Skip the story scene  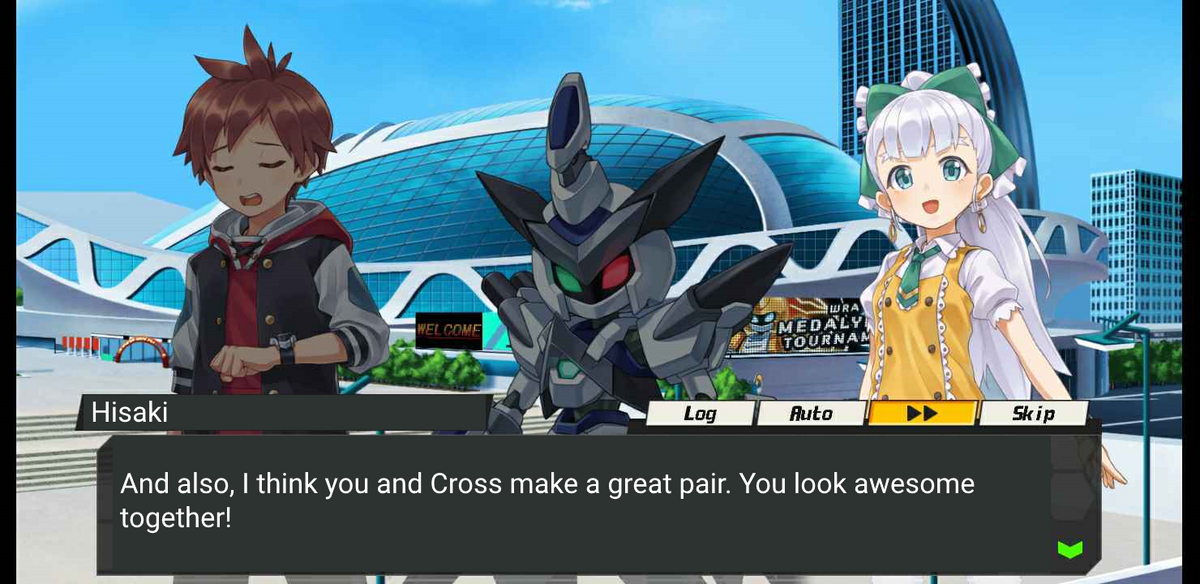[x=1033, y=413]
